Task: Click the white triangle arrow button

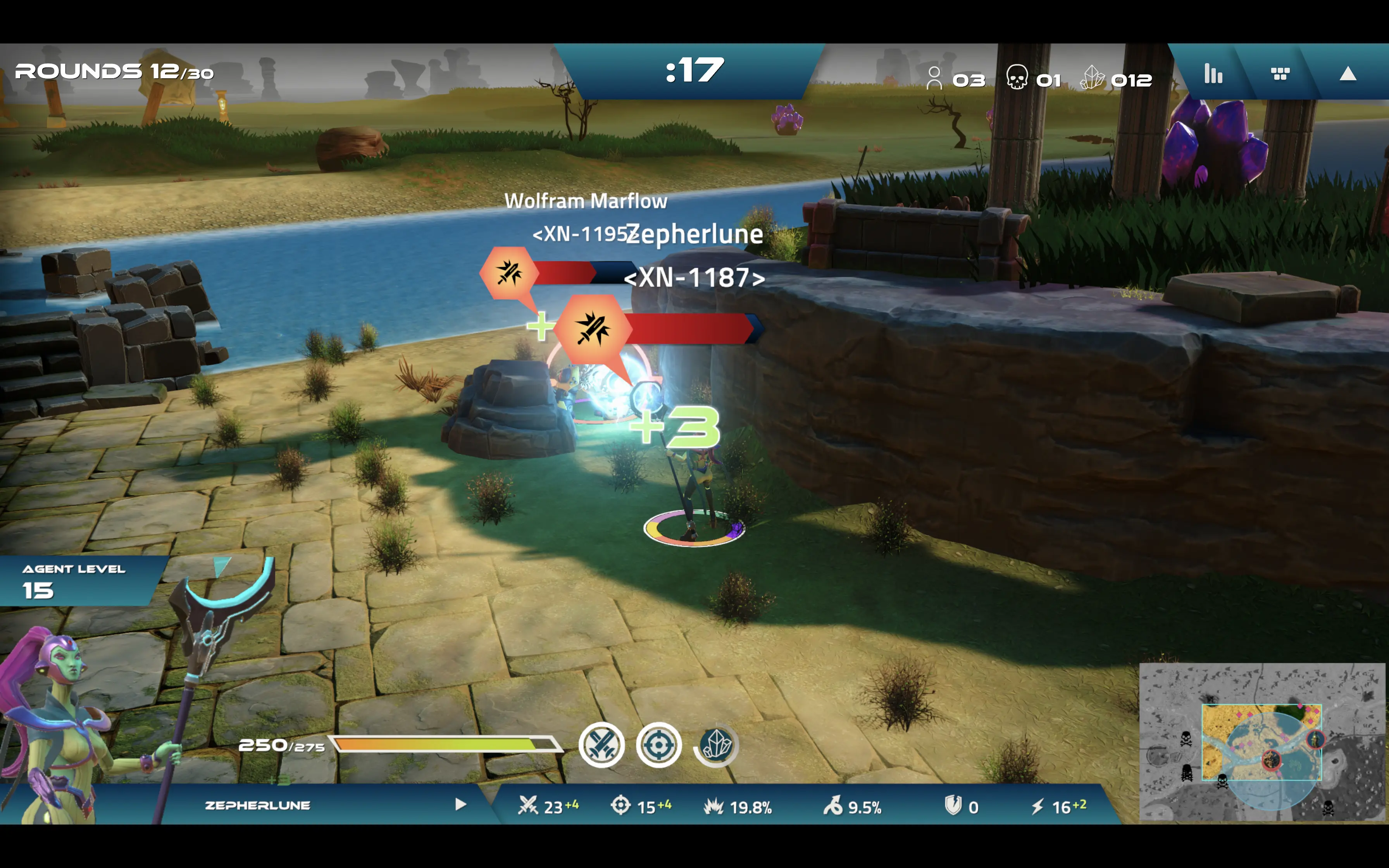Action: [1347, 74]
